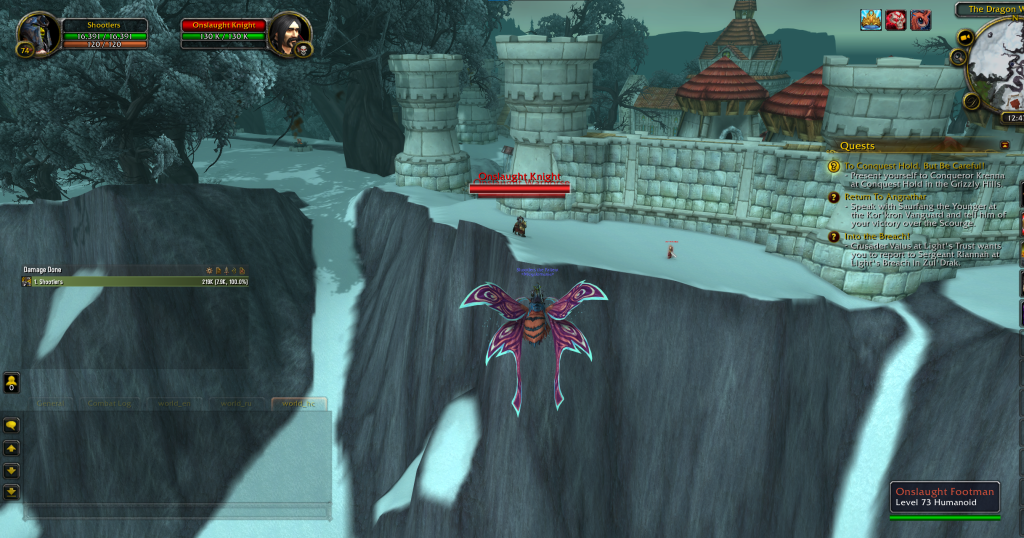Click the Shootiers player portrait
The width and height of the screenshot is (1024, 538).
coord(39,34)
